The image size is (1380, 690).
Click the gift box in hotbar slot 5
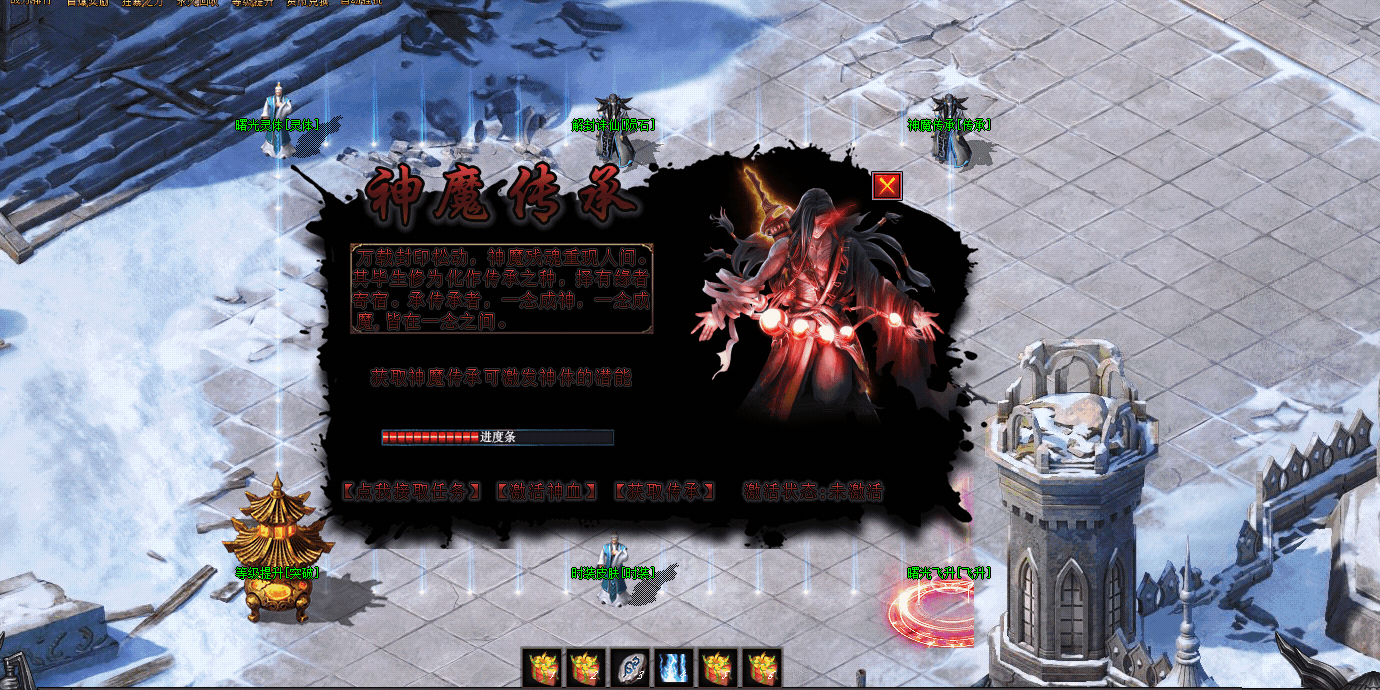718,667
